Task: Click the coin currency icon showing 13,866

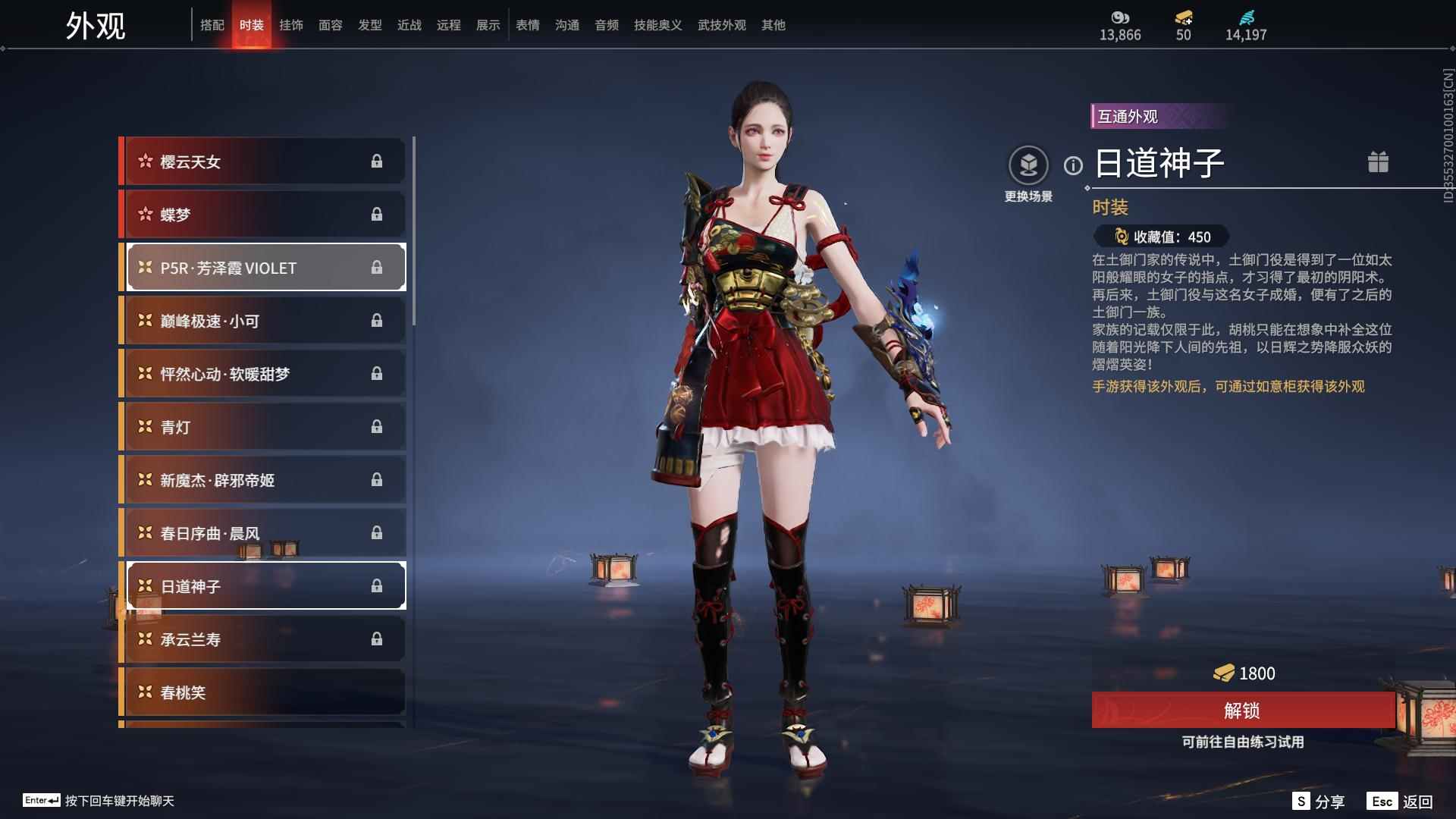Action: click(x=1119, y=17)
